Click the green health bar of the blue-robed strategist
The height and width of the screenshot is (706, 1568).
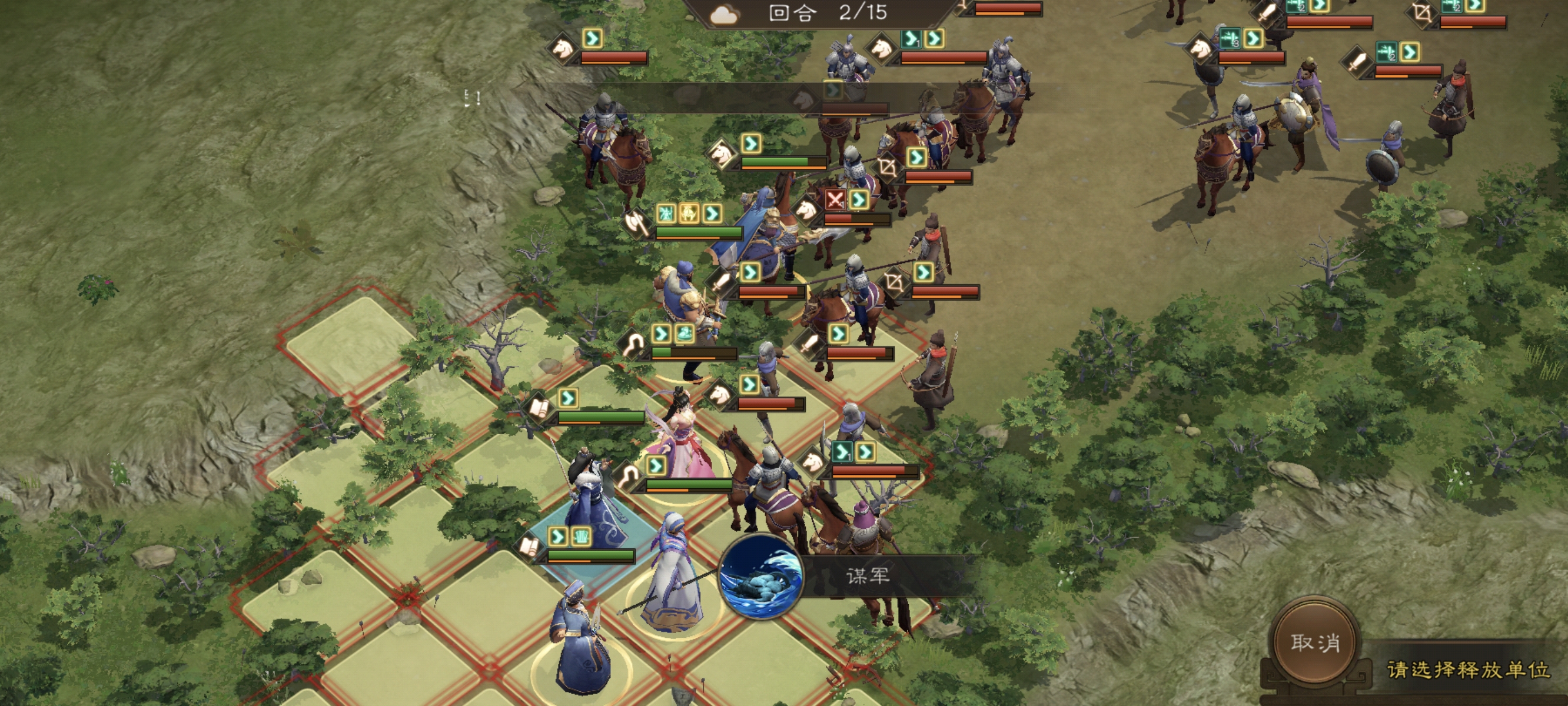click(x=590, y=555)
